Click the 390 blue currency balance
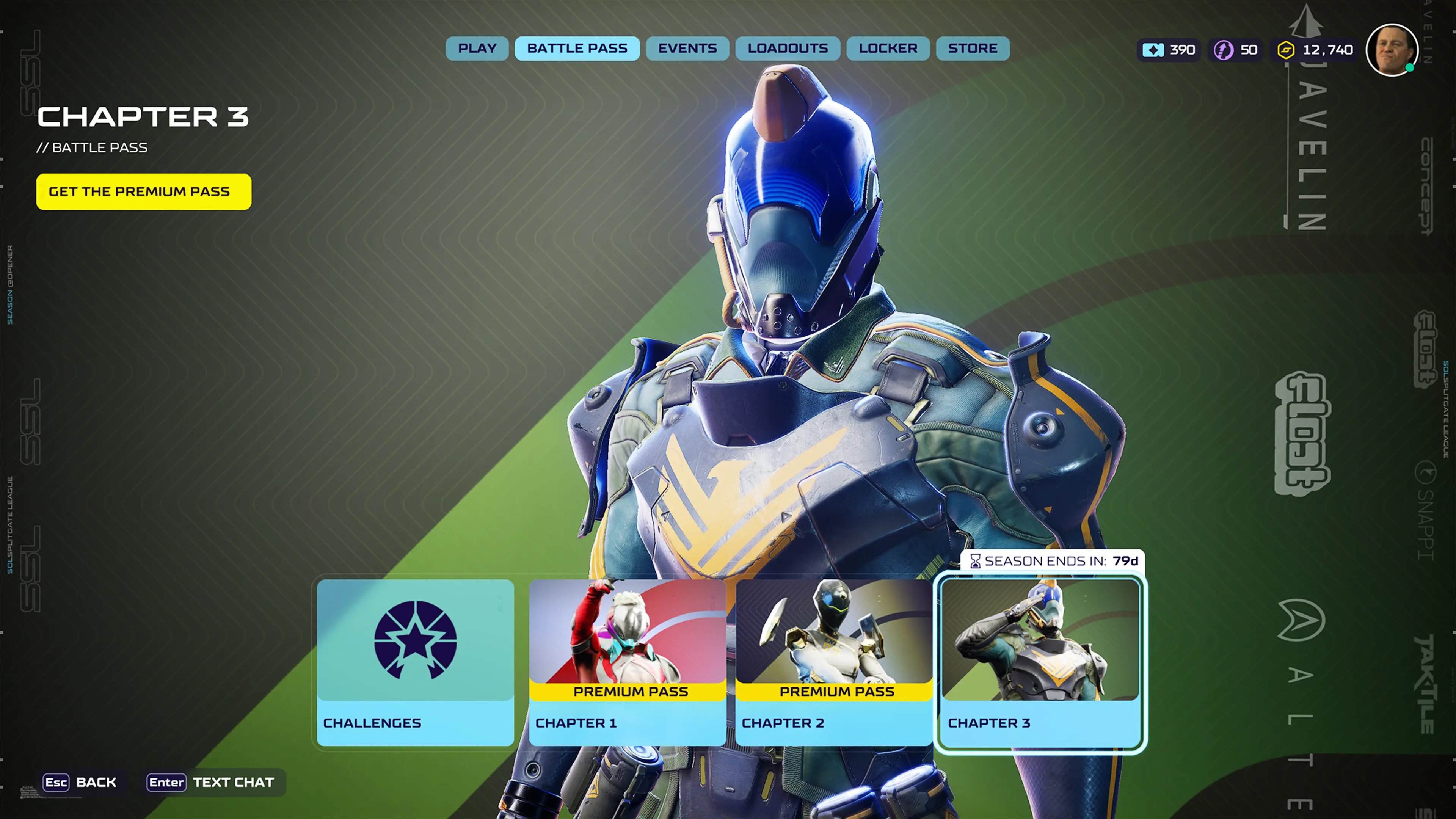The image size is (1456, 819). (1169, 50)
